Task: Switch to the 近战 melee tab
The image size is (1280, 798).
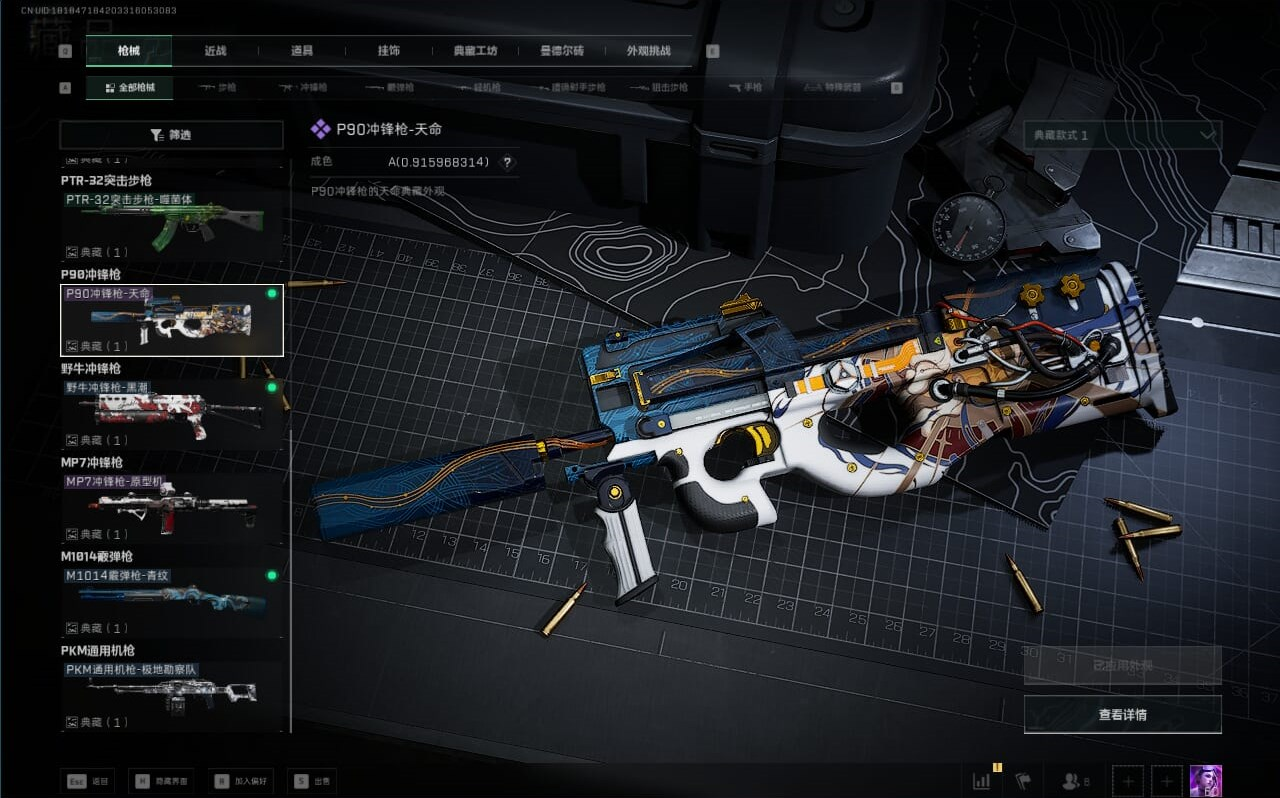Action: pyautogui.click(x=215, y=51)
